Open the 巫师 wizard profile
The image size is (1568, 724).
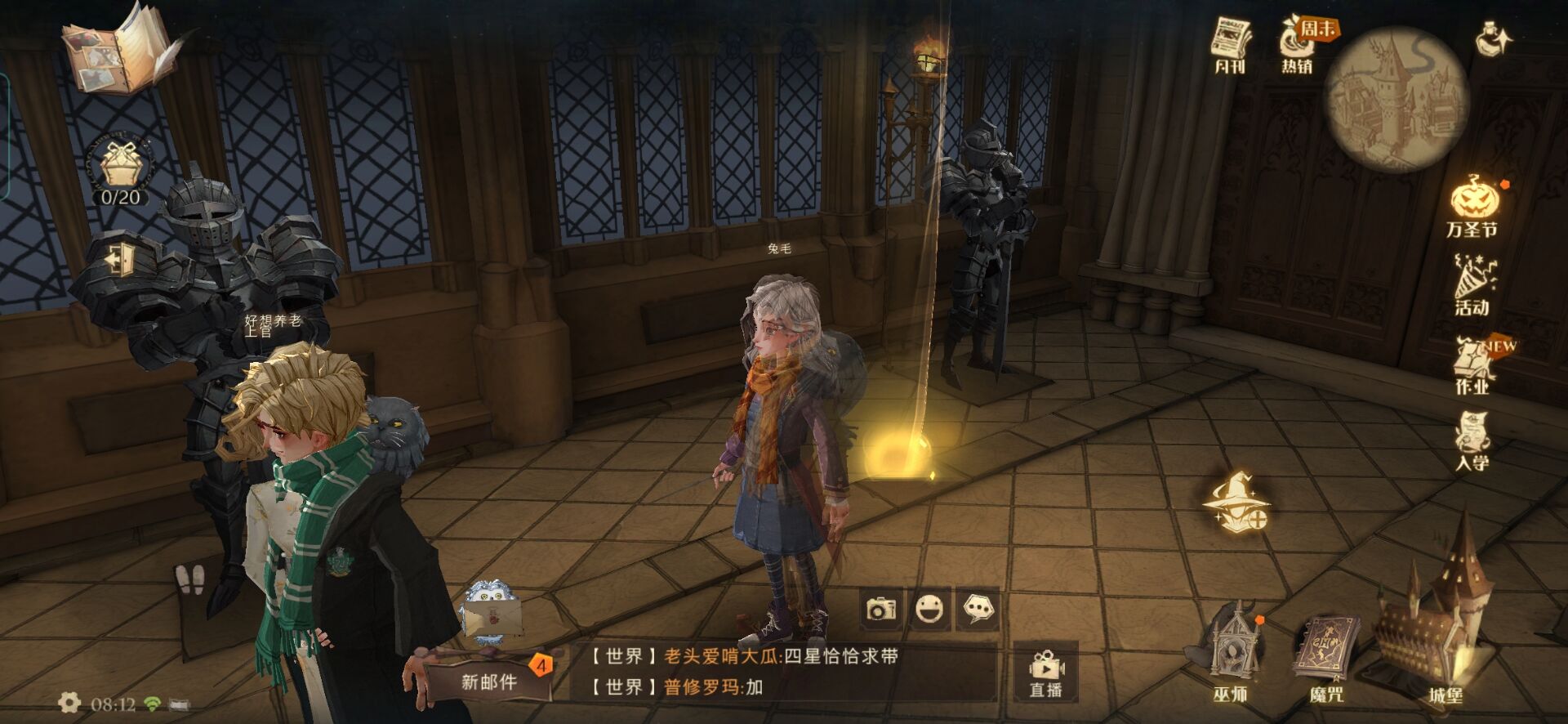[x=1231, y=654]
